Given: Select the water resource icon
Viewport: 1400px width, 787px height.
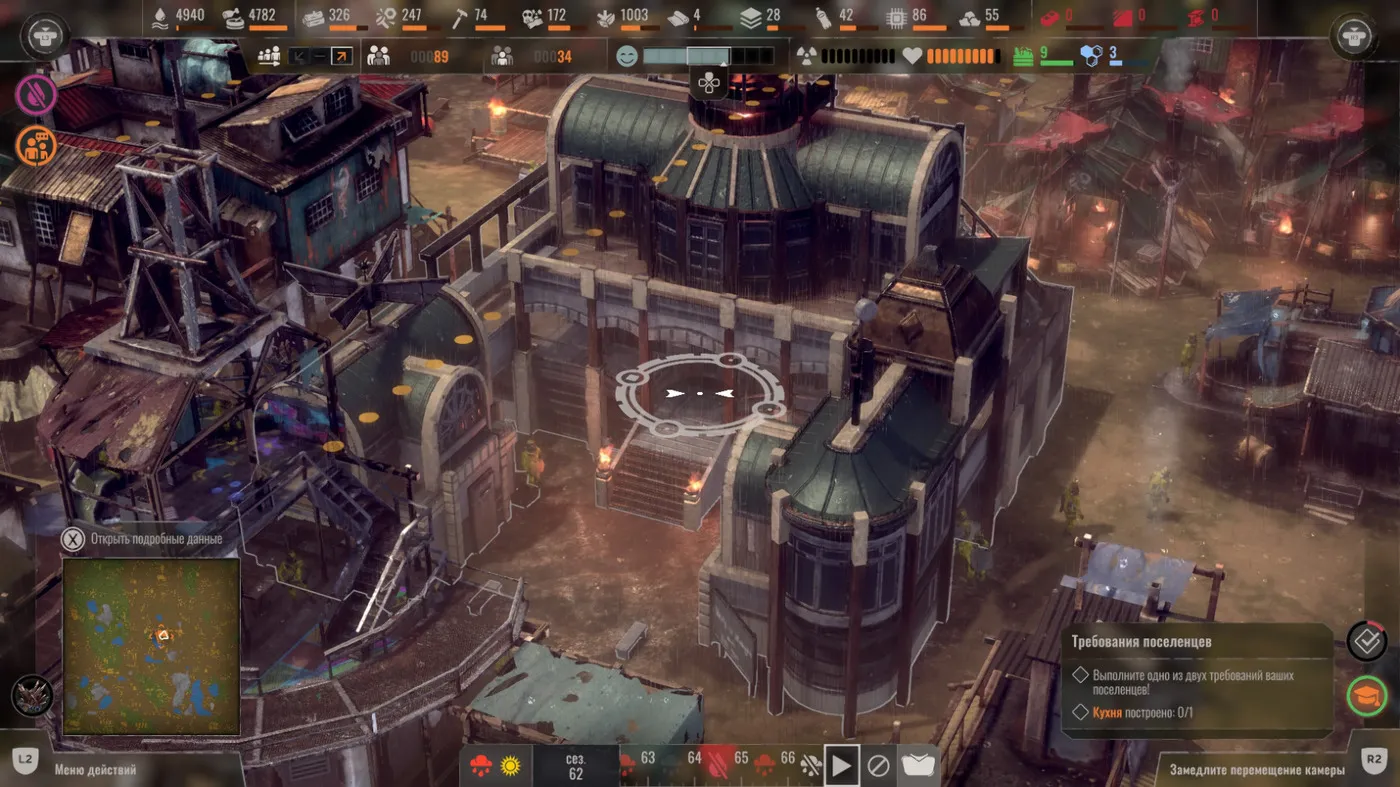Looking at the screenshot, I should pos(160,16).
